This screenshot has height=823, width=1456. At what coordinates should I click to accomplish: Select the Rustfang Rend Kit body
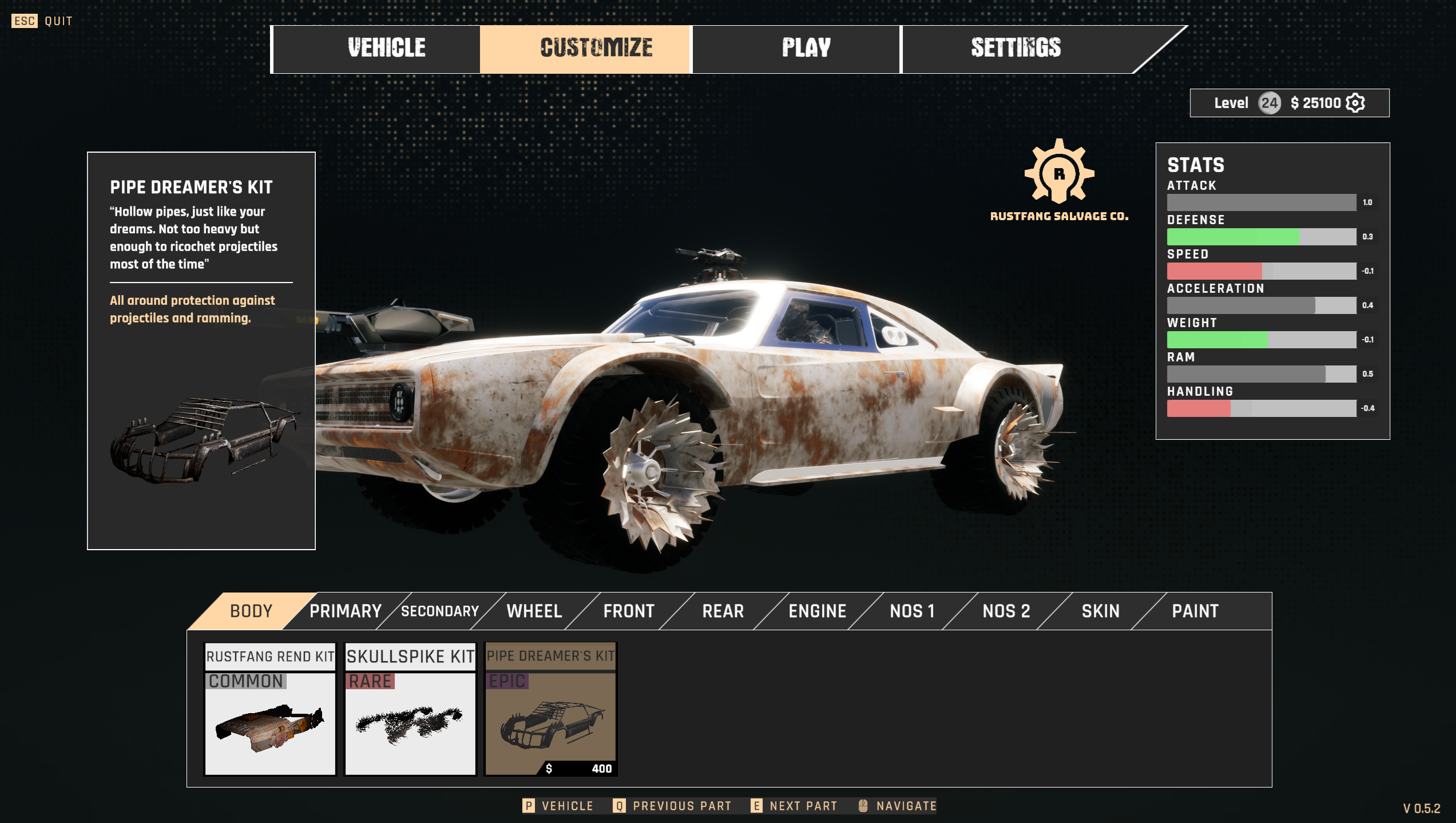(271, 711)
